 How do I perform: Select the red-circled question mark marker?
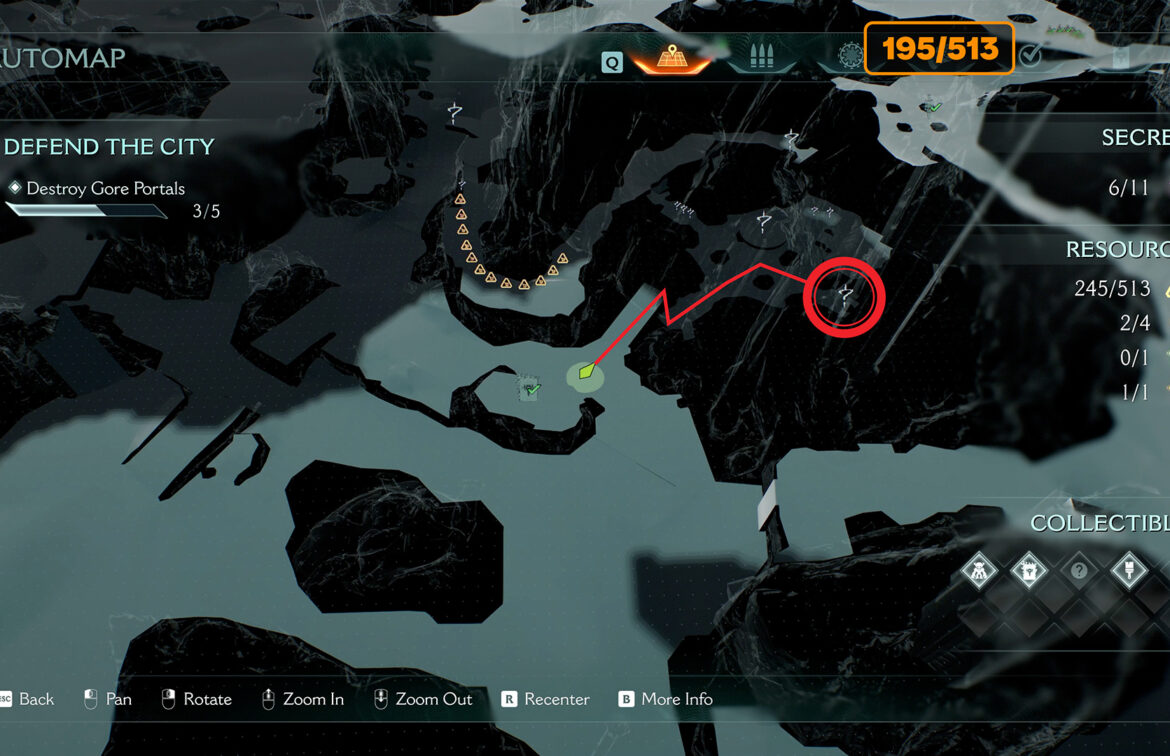coord(846,294)
